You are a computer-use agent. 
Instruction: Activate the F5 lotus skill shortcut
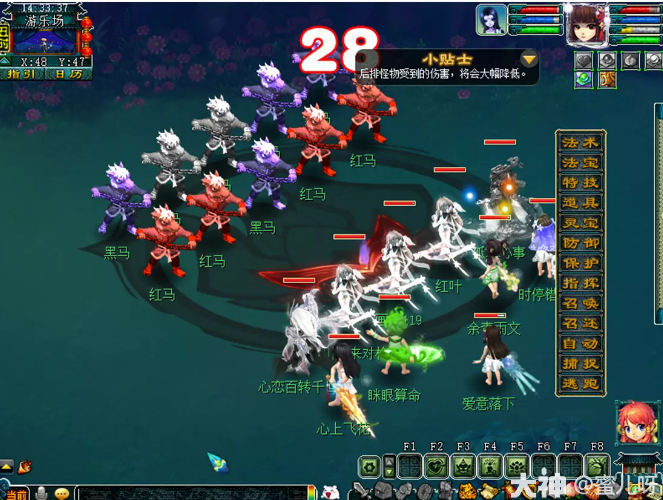517,466
